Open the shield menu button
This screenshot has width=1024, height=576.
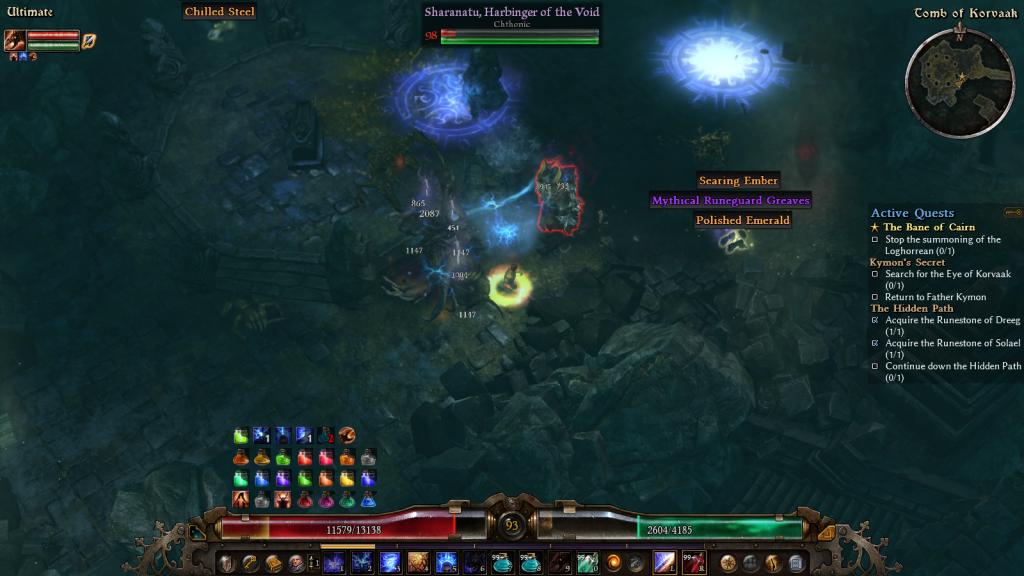[228, 563]
